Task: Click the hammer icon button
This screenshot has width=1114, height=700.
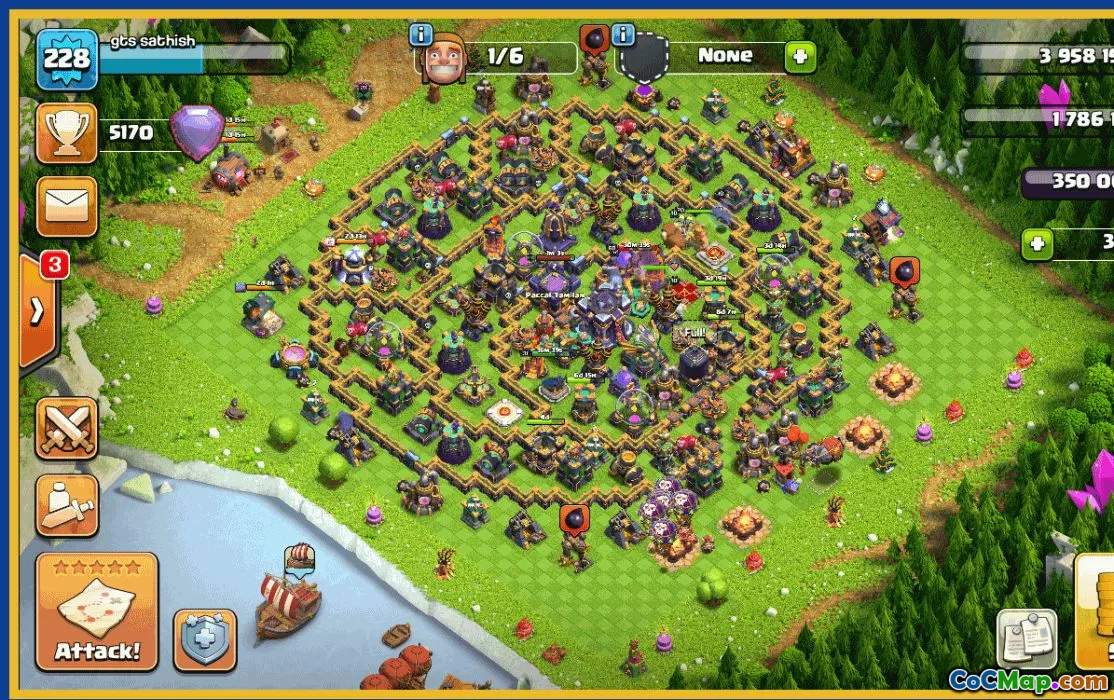Action: click(x=67, y=505)
